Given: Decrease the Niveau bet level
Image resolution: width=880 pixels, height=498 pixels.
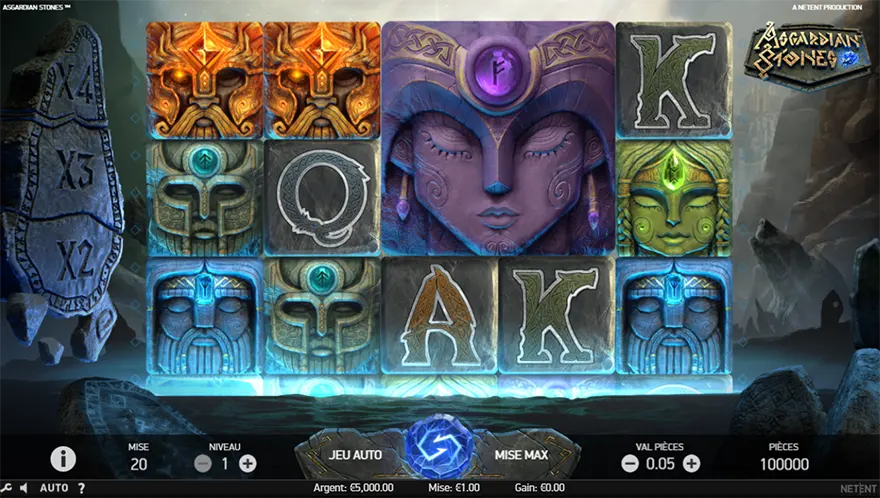Looking at the screenshot, I should pyautogui.click(x=203, y=463).
